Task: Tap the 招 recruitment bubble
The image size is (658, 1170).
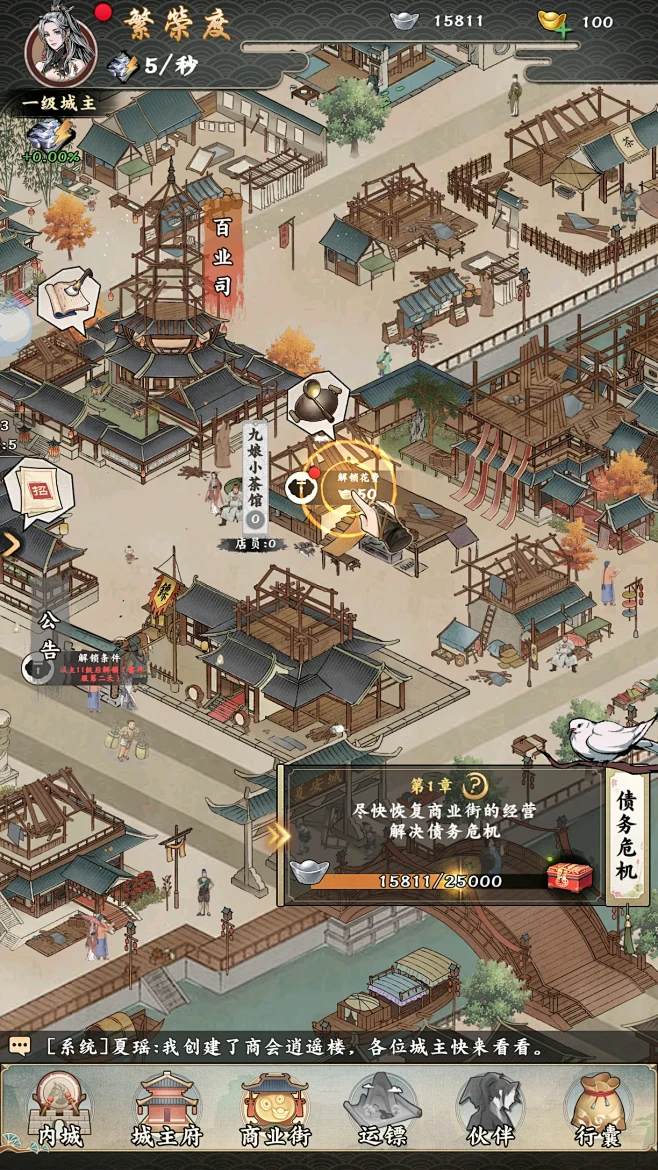Action: (40, 491)
